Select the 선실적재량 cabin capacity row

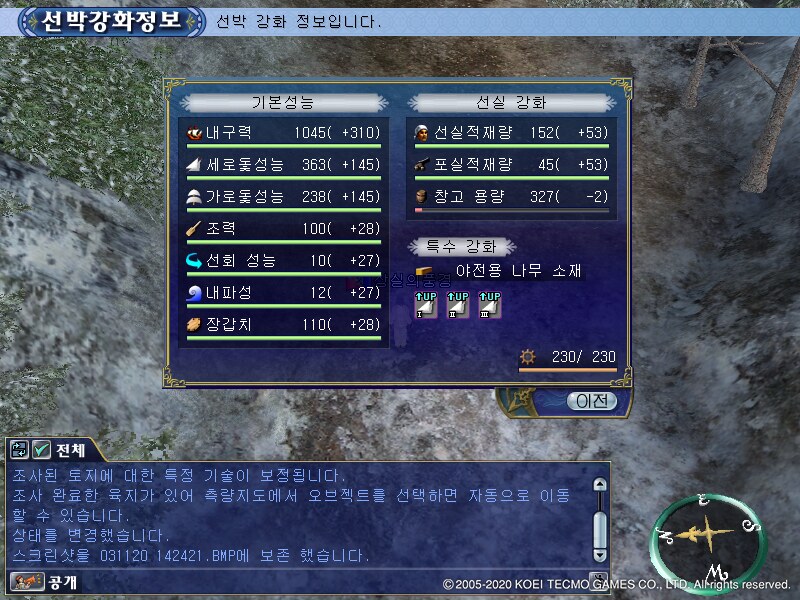tap(511, 133)
